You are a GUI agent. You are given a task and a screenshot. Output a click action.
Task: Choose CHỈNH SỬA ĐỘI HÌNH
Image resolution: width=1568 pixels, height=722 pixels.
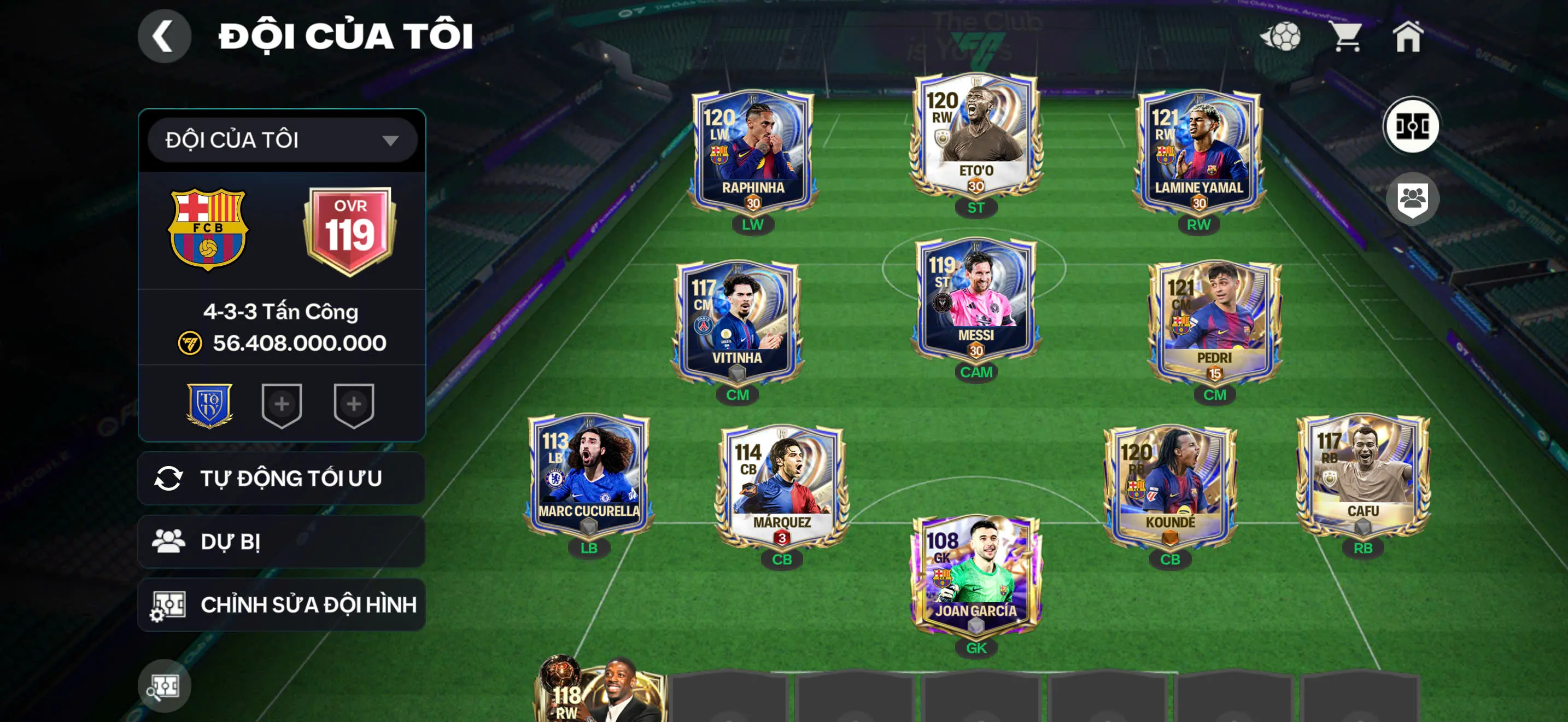coord(282,604)
